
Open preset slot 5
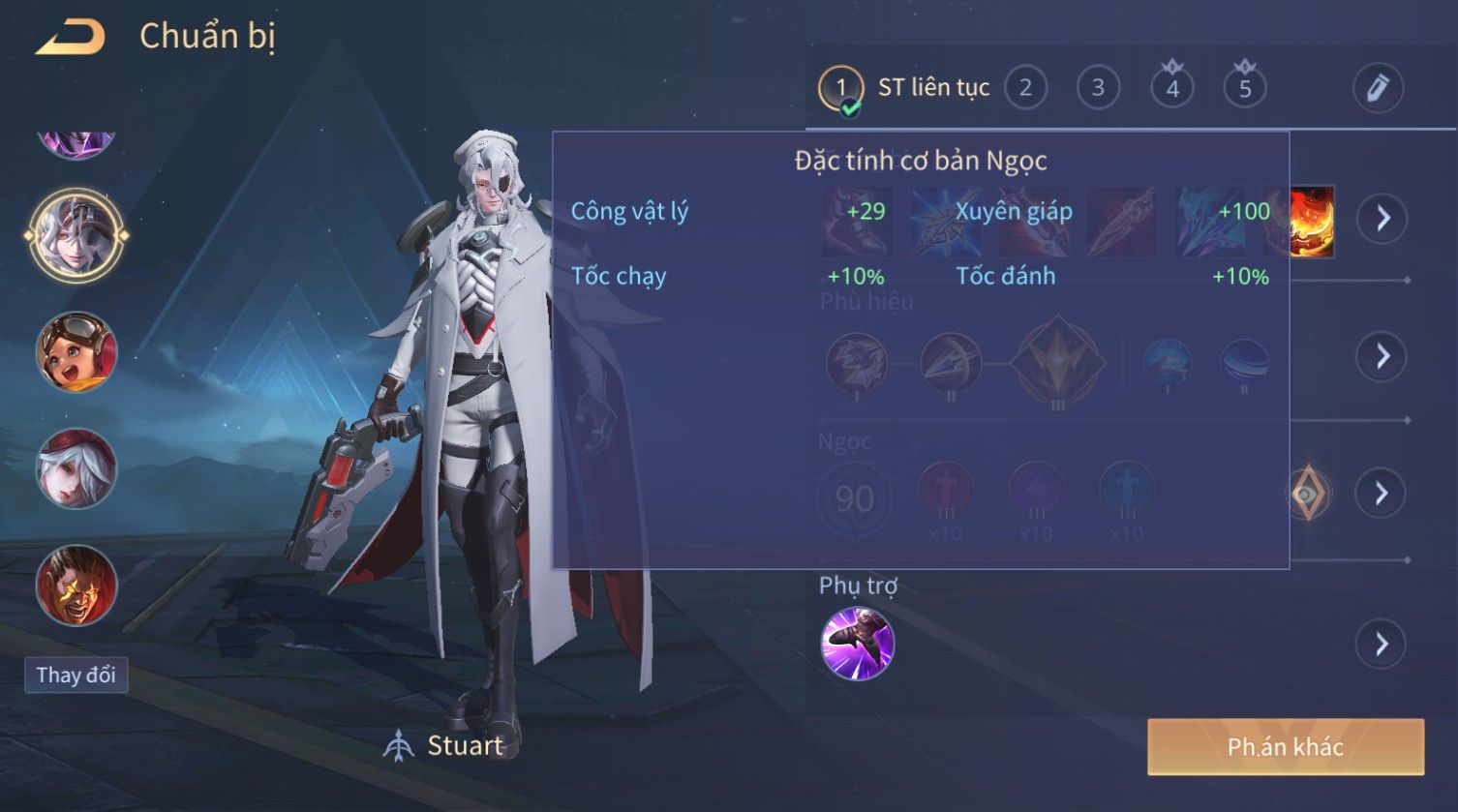pos(1245,88)
